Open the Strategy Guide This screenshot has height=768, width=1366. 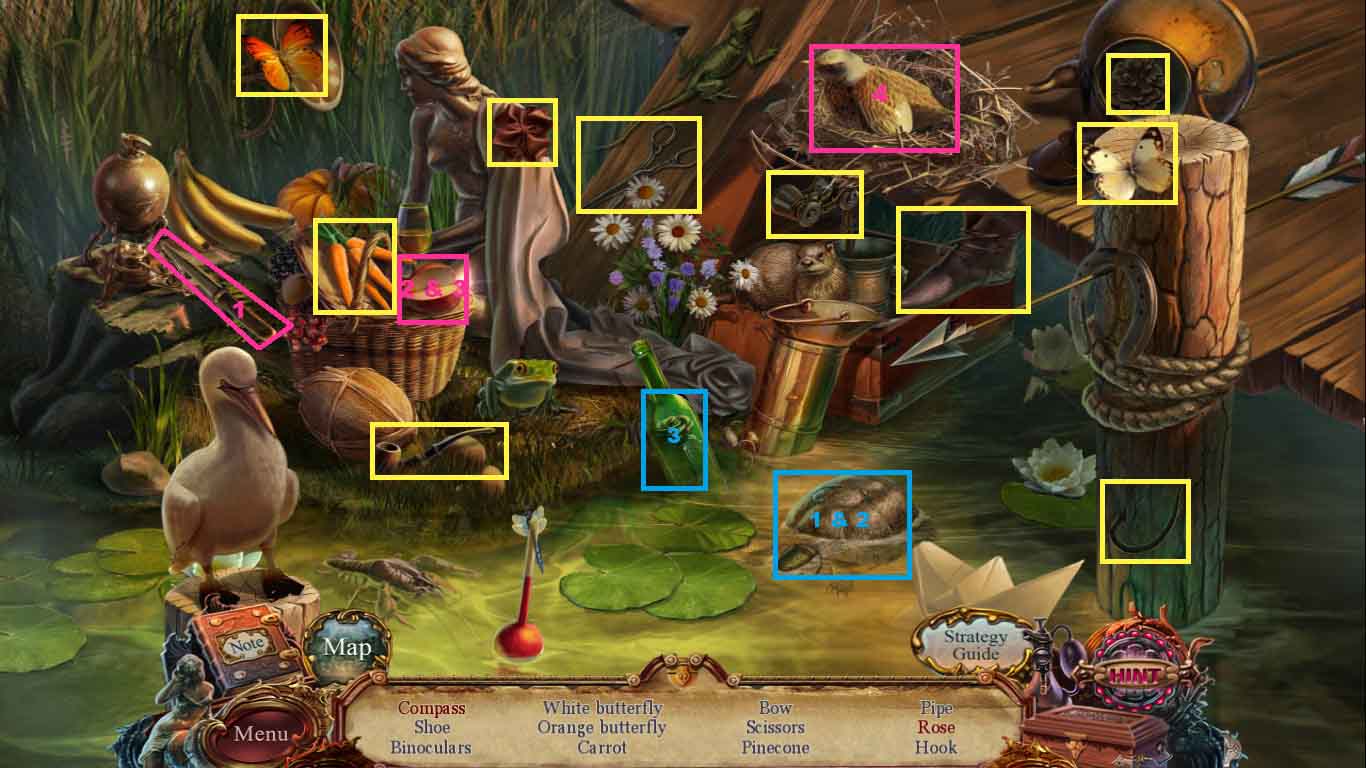(x=975, y=643)
